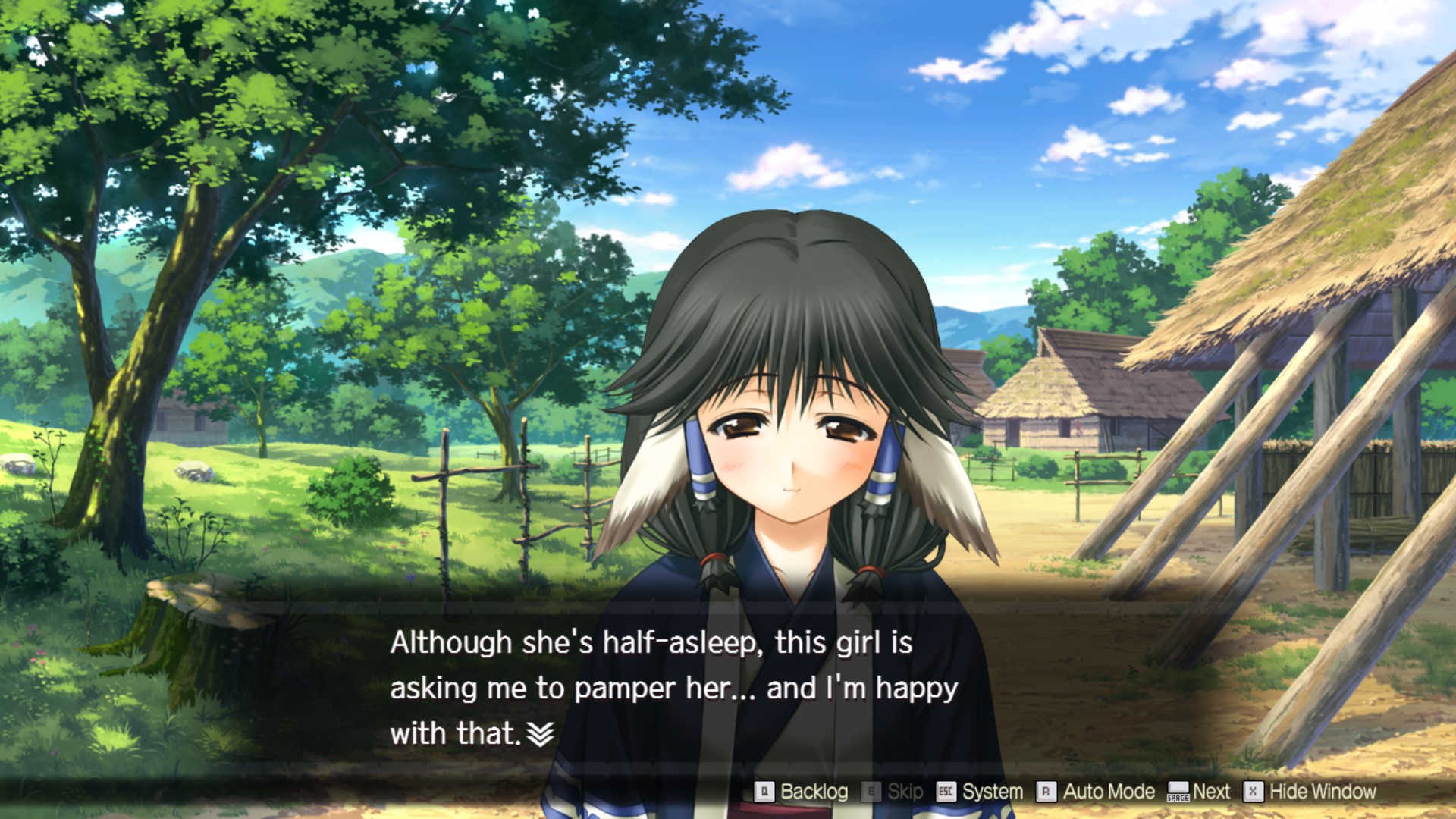Screen dimensions: 1456x819
Task: Click the text-advance arrow after 'with that.'
Action: click(x=540, y=733)
